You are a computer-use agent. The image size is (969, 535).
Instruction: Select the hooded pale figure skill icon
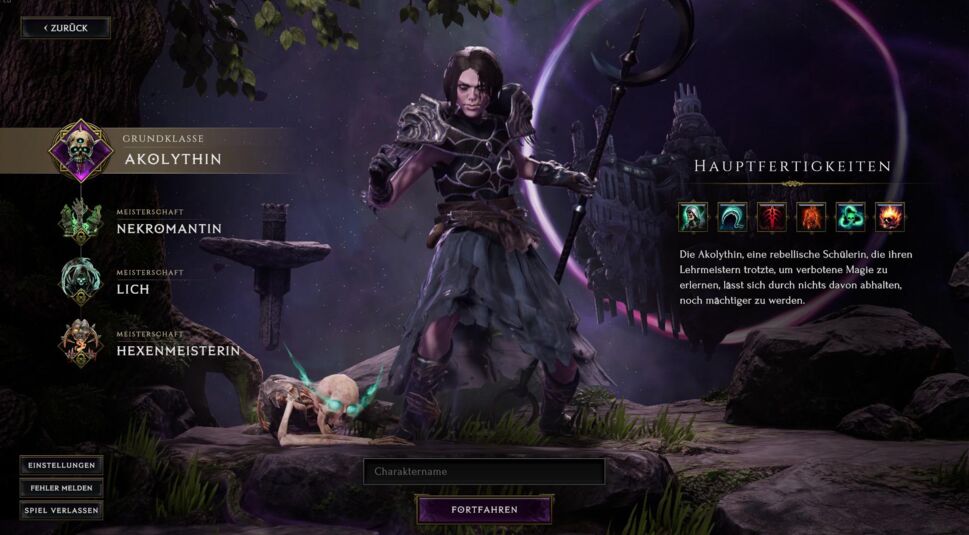(693, 216)
